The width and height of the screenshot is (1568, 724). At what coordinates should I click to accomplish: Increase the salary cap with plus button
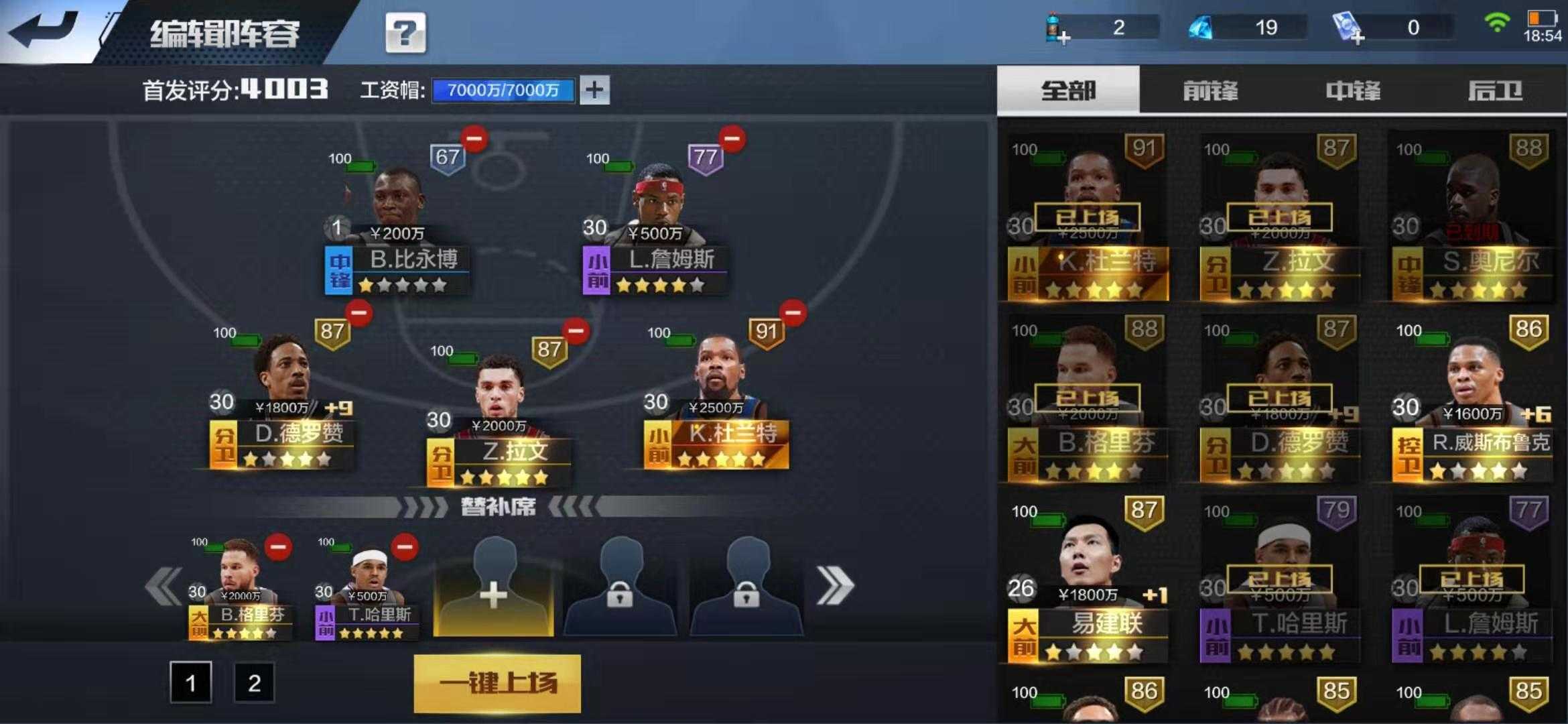[x=594, y=90]
